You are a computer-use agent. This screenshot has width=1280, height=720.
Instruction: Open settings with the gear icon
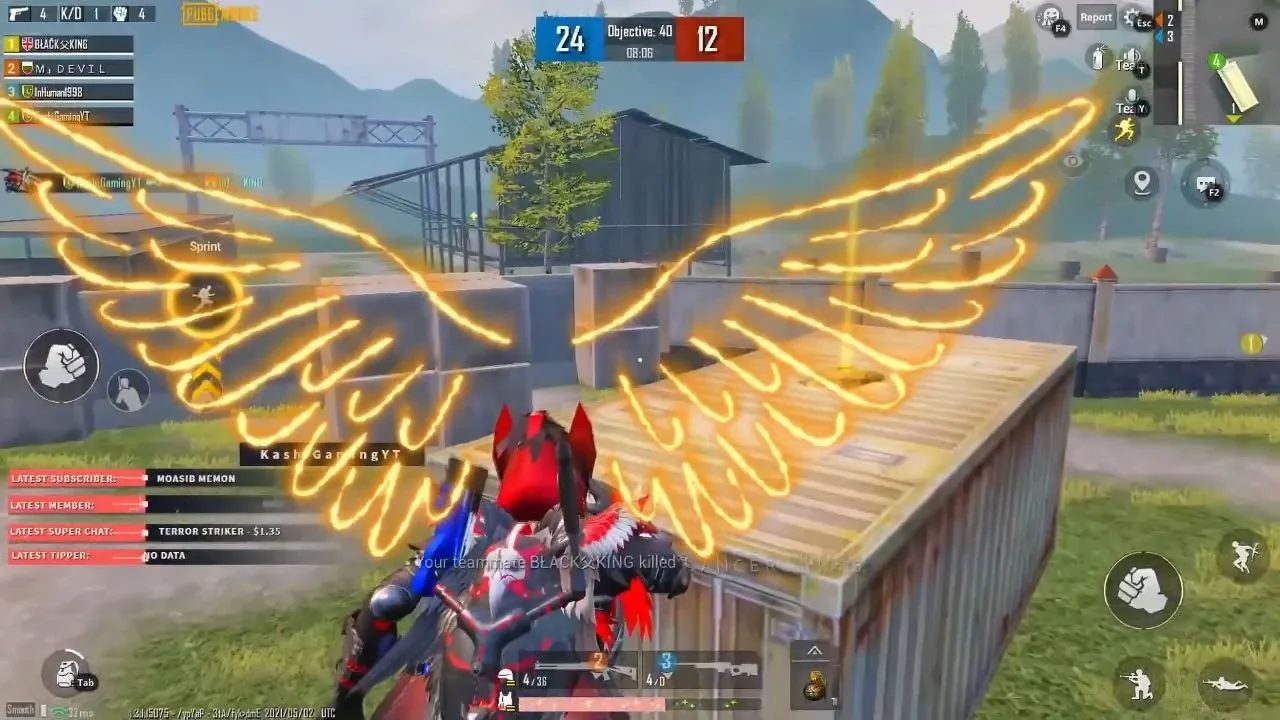1136,17
